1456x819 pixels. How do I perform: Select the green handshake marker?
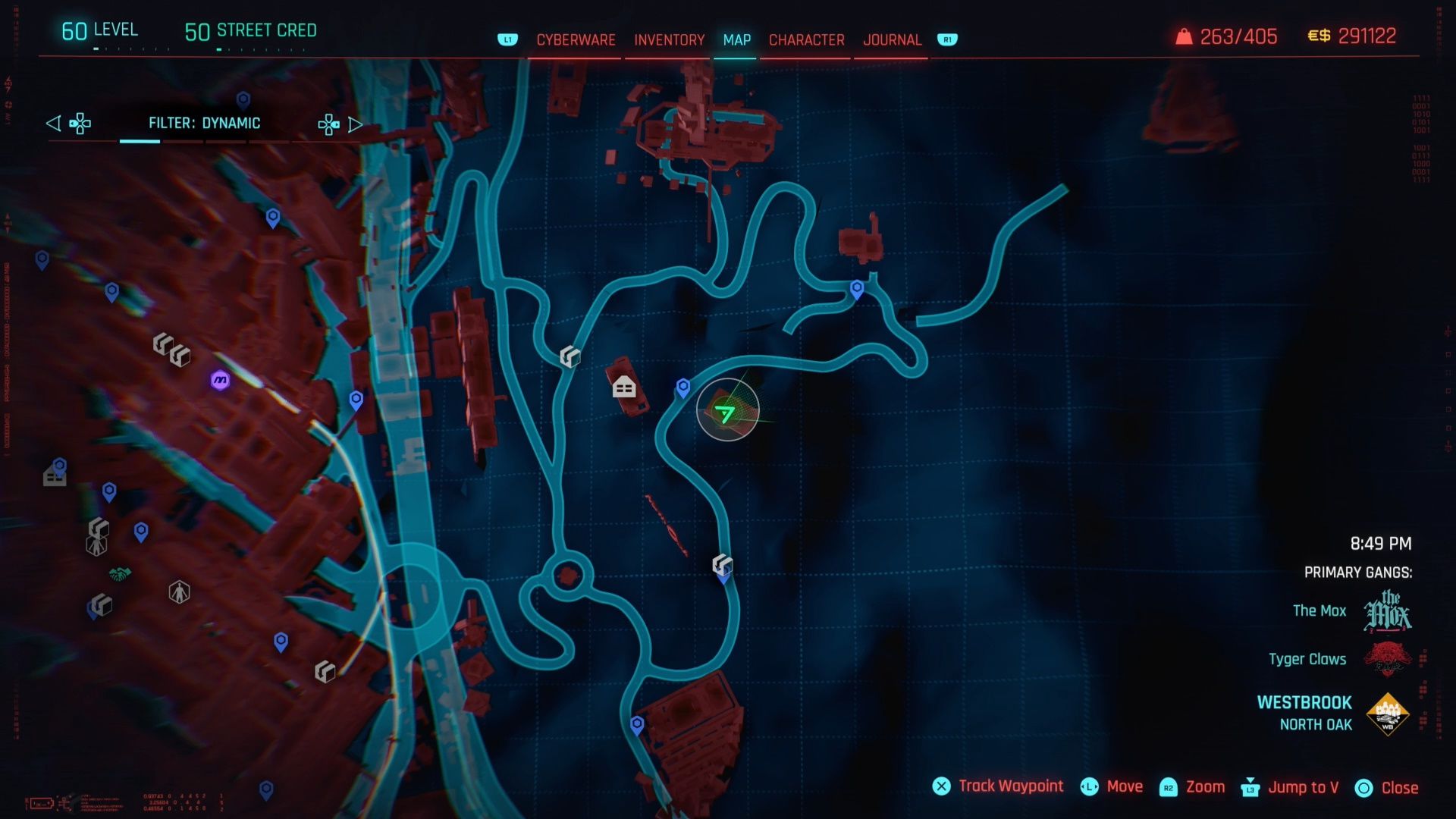[x=120, y=574]
